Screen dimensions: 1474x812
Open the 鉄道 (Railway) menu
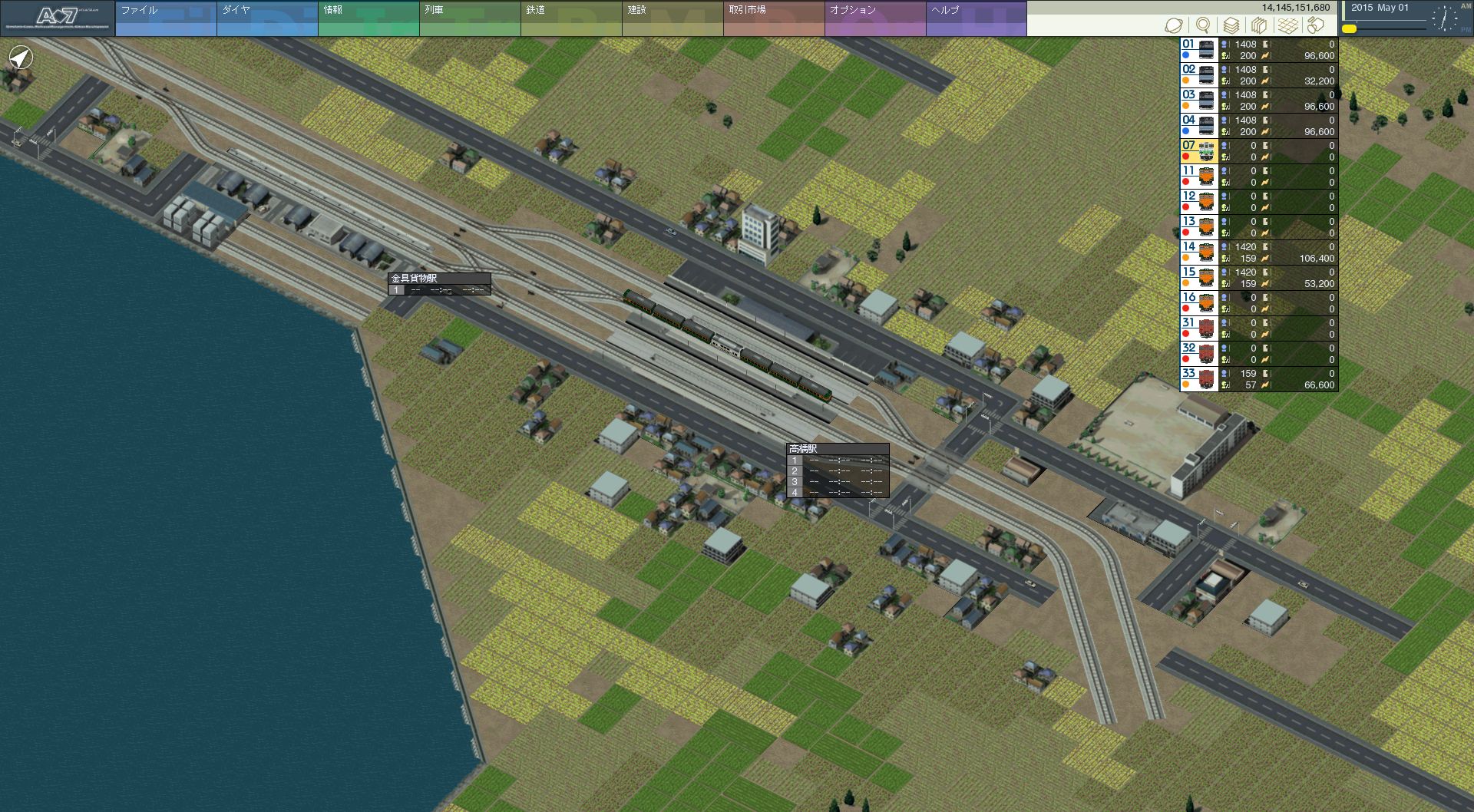pyautogui.click(x=570, y=18)
